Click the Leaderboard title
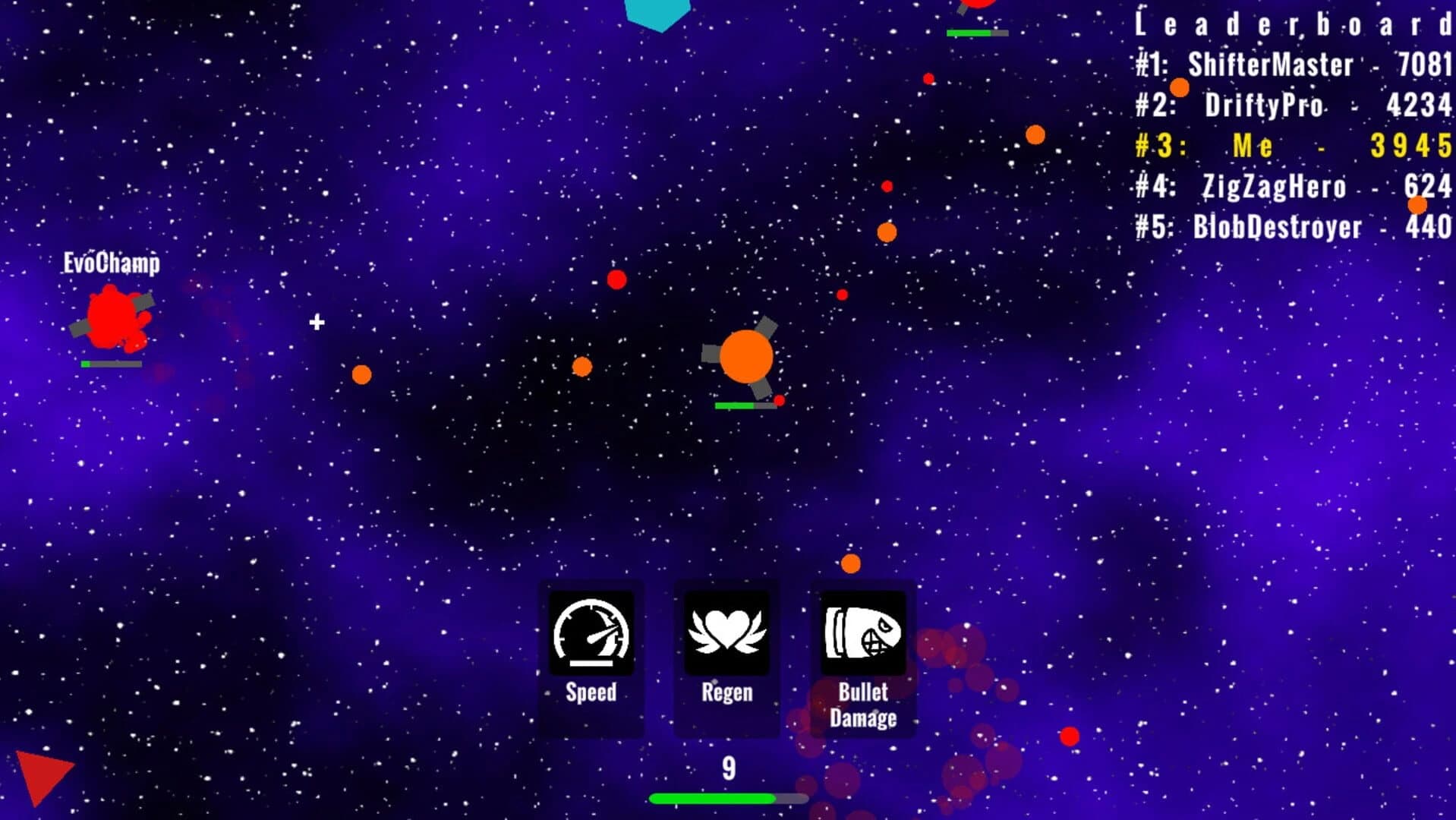1456x820 pixels. [x=1291, y=24]
